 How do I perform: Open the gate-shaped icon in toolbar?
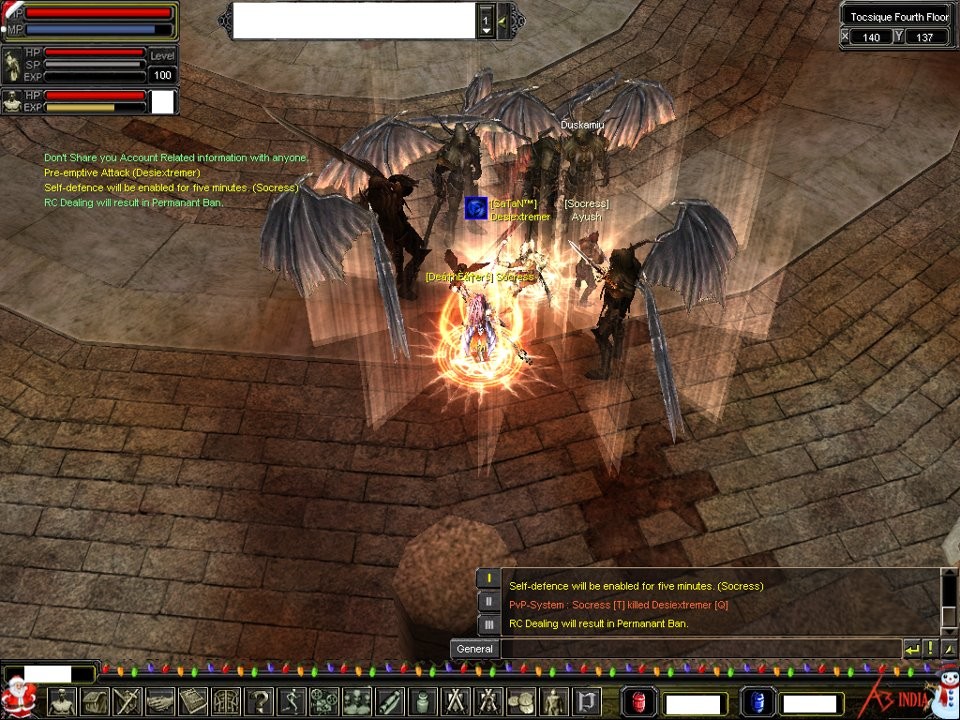(226, 702)
